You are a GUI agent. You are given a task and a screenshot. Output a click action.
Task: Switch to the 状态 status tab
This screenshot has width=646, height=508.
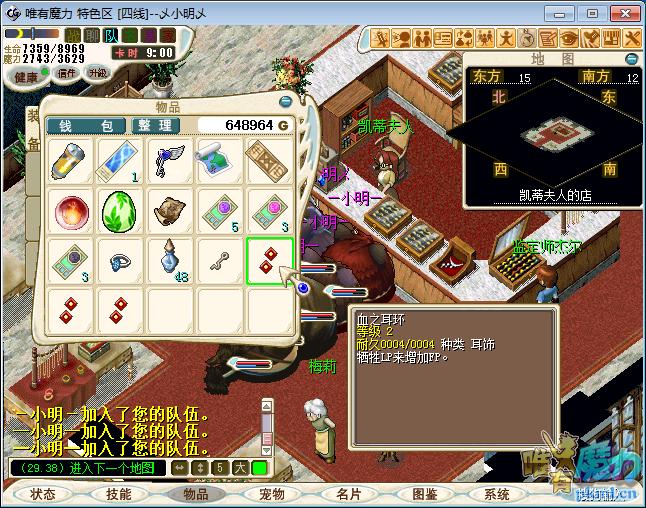[x=43, y=494]
